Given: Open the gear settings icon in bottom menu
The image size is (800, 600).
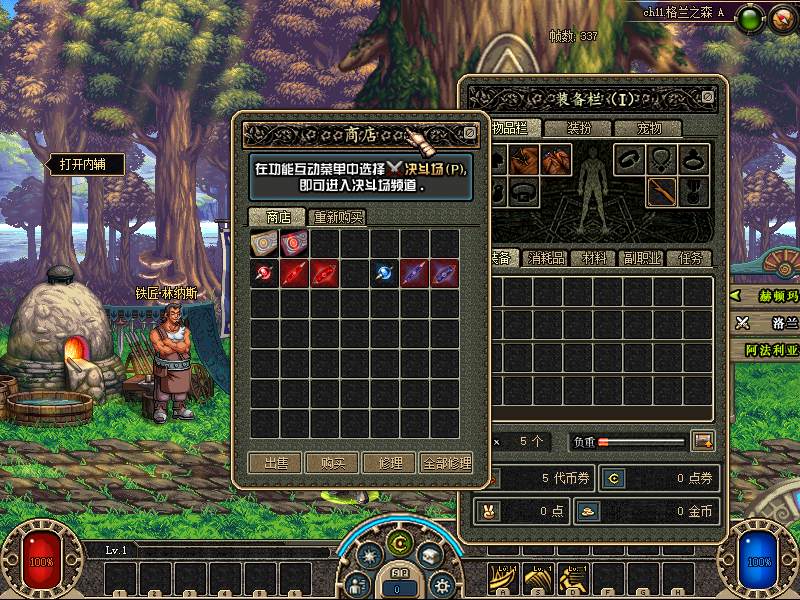Looking at the screenshot, I should tap(441, 585).
